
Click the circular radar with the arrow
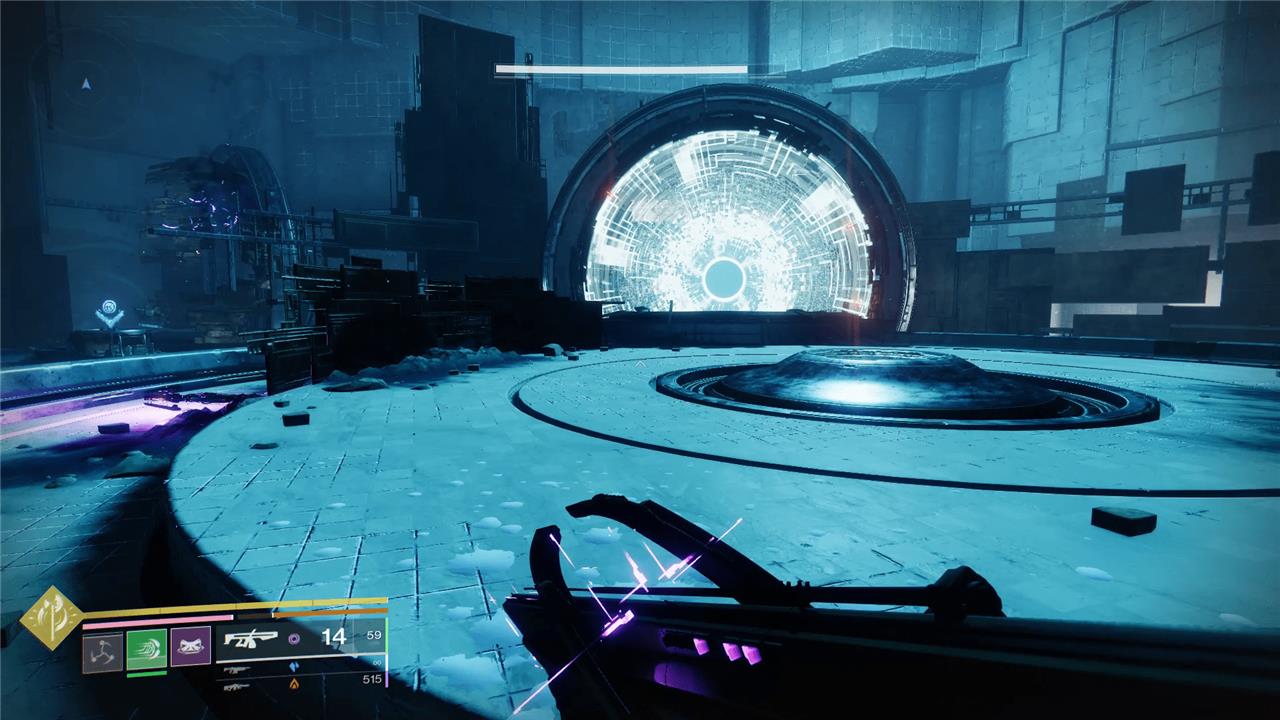tap(86, 84)
